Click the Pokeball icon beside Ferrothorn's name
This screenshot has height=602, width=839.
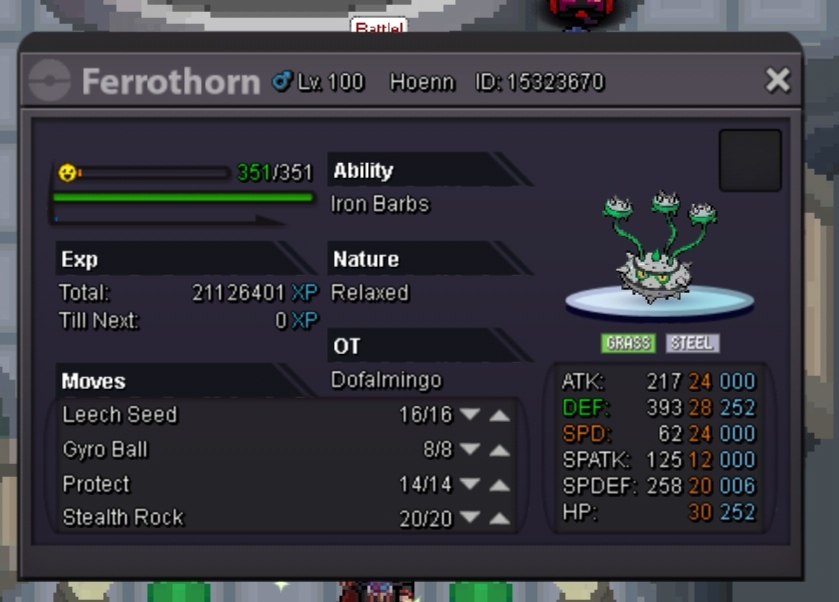pos(50,81)
